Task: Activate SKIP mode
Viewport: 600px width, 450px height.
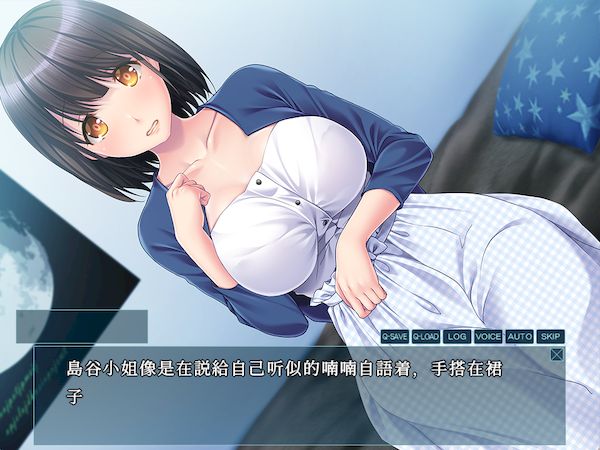Action: pos(550,337)
